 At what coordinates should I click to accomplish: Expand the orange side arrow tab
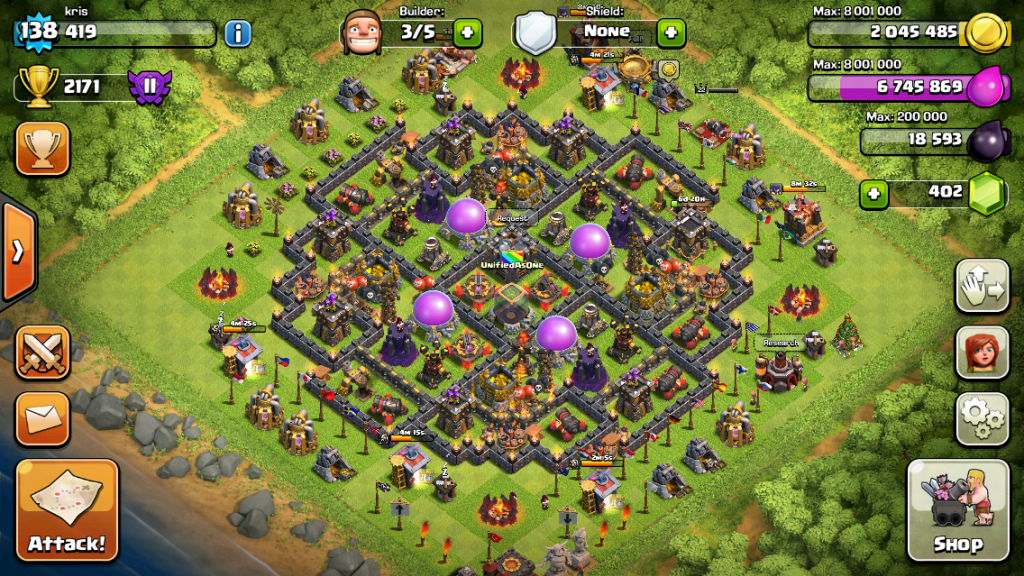pyautogui.click(x=17, y=251)
